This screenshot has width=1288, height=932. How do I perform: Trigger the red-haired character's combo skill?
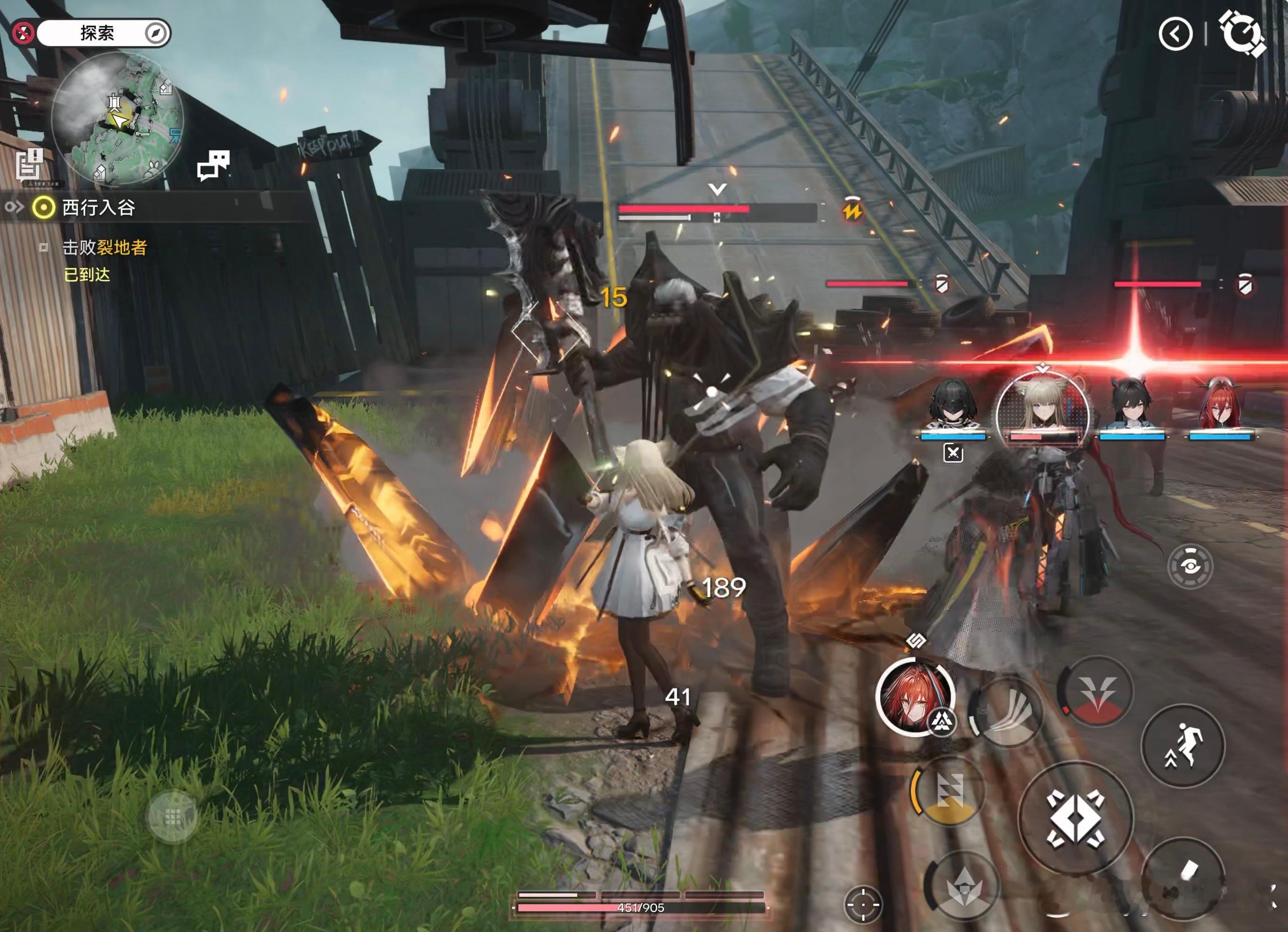click(915, 698)
